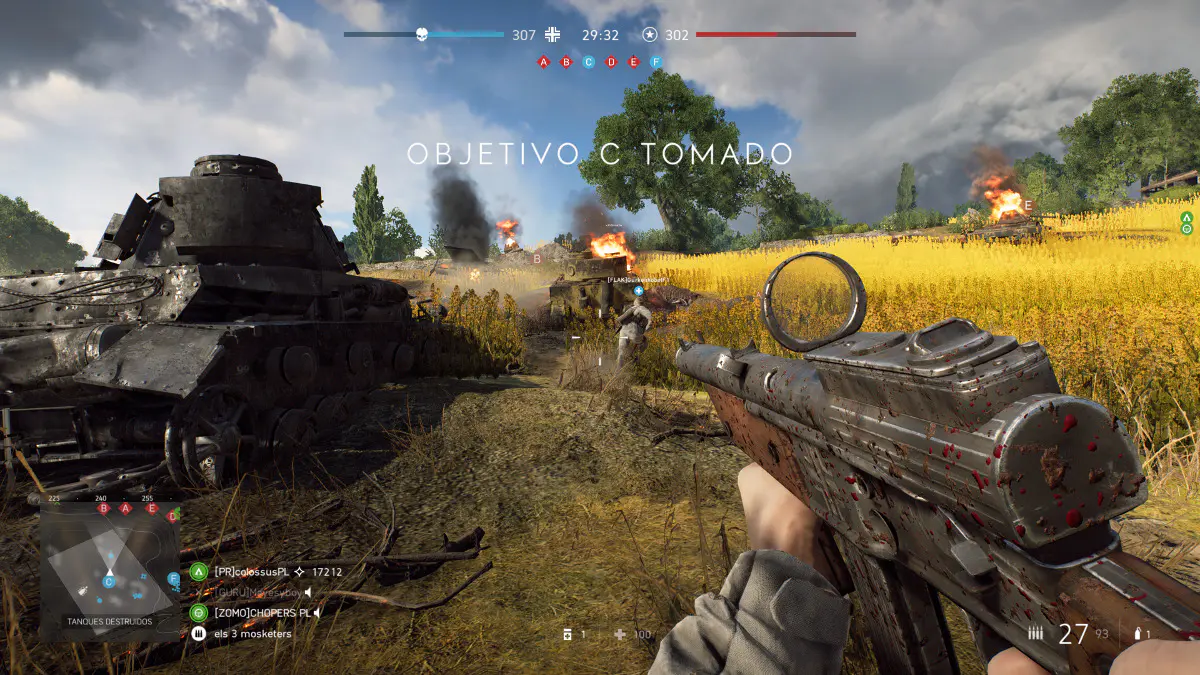Viewport: 1200px width, 675px height.
Task: Select the grenade icon
Action: (1137, 634)
